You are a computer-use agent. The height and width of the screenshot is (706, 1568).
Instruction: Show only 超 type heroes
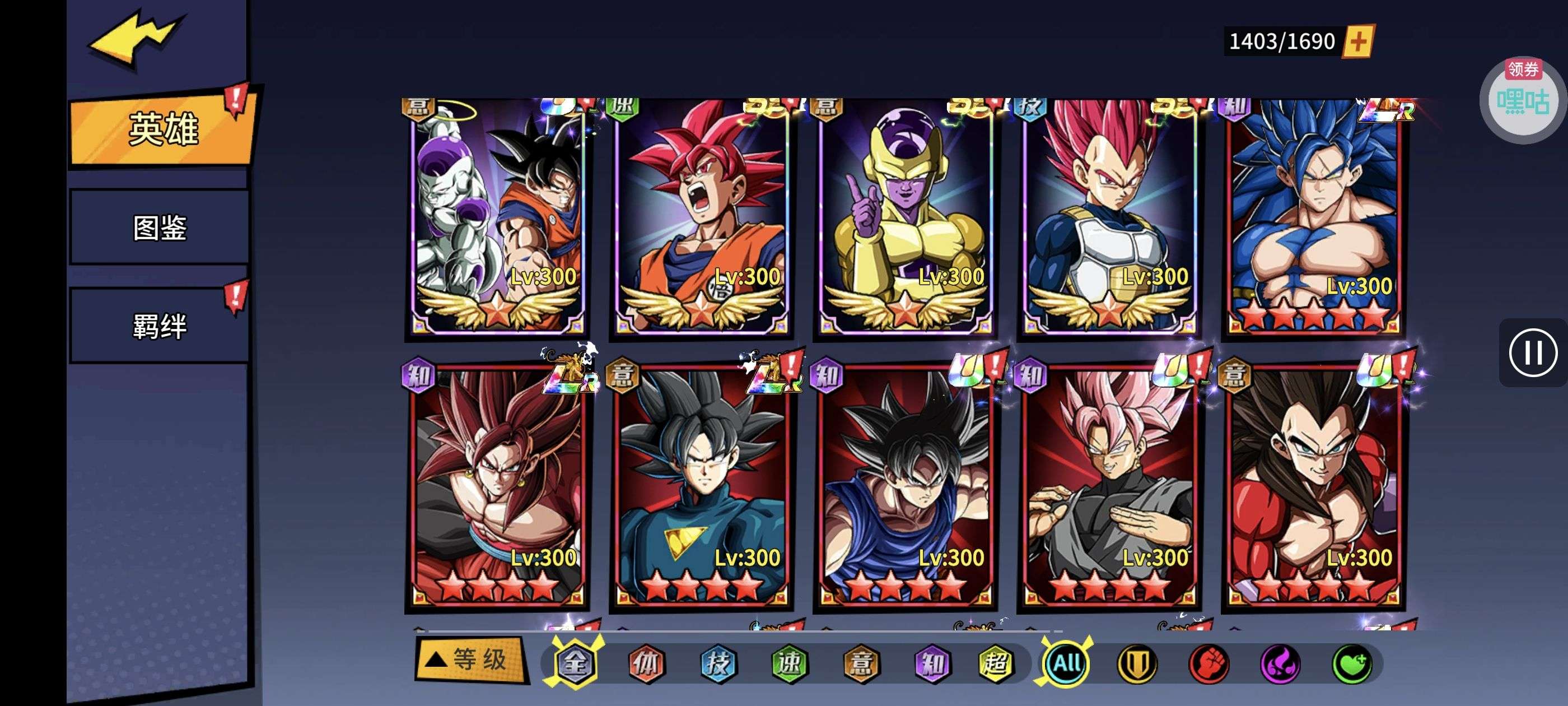pyautogui.click(x=996, y=663)
